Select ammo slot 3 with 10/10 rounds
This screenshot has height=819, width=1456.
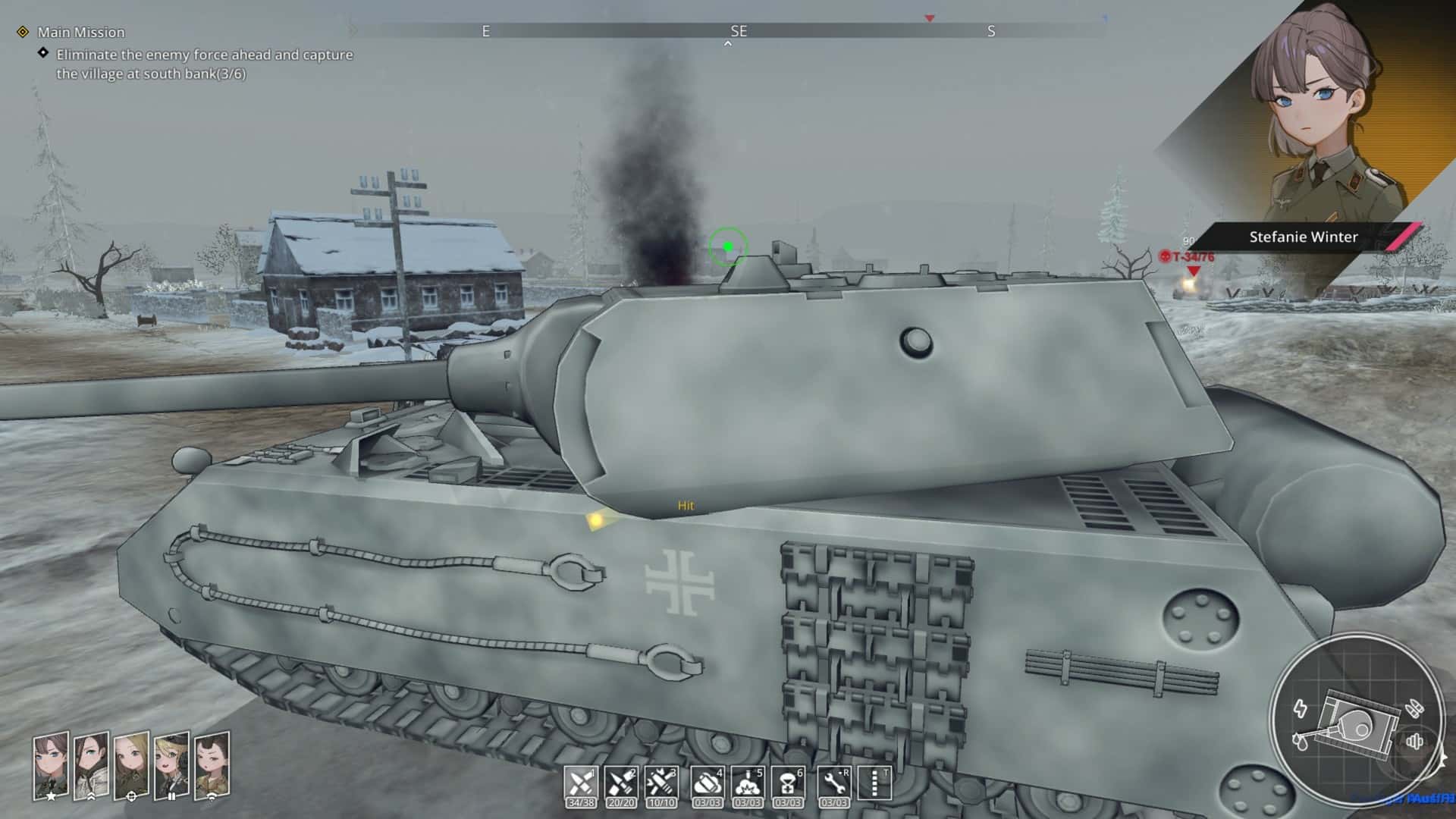coord(661,780)
